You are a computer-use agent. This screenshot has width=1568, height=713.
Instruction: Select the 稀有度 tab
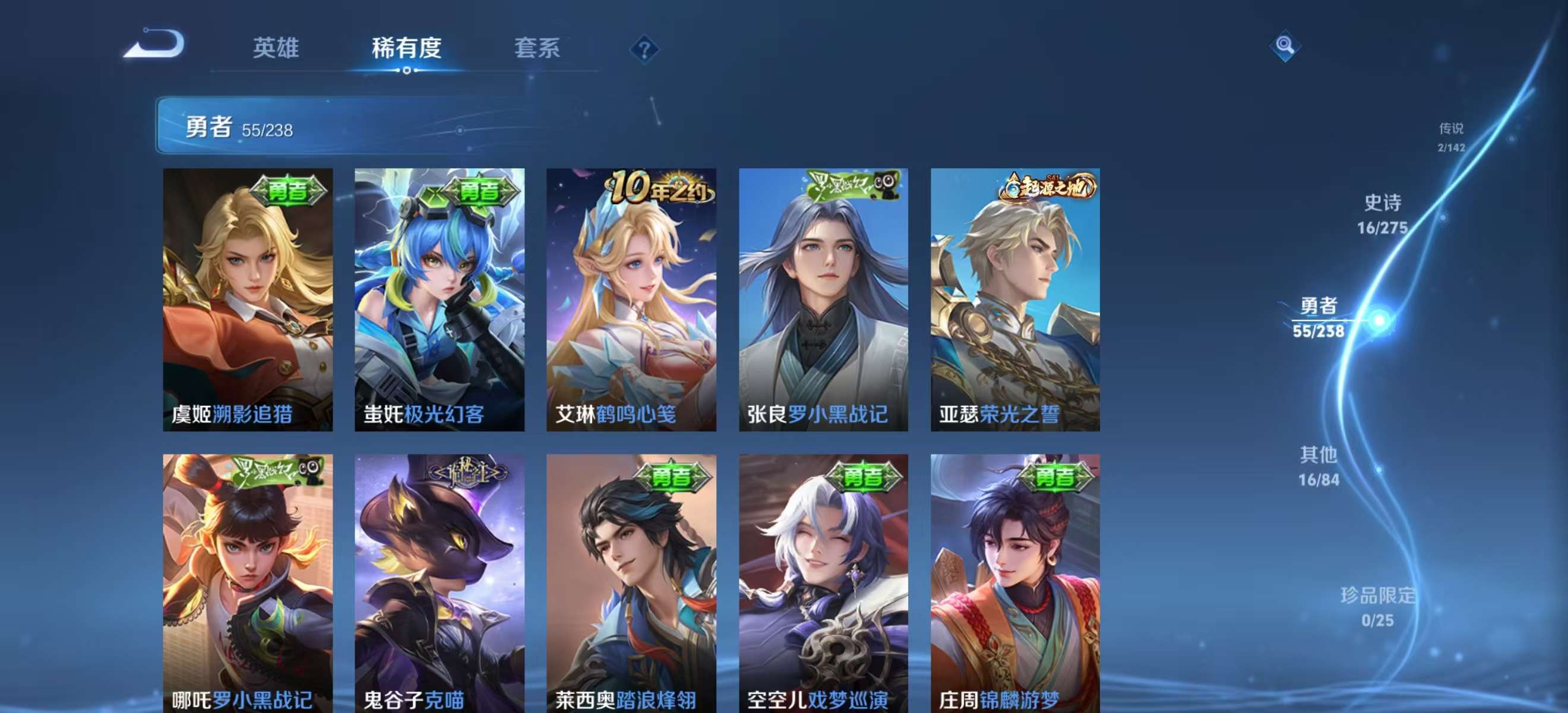[407, 49]
